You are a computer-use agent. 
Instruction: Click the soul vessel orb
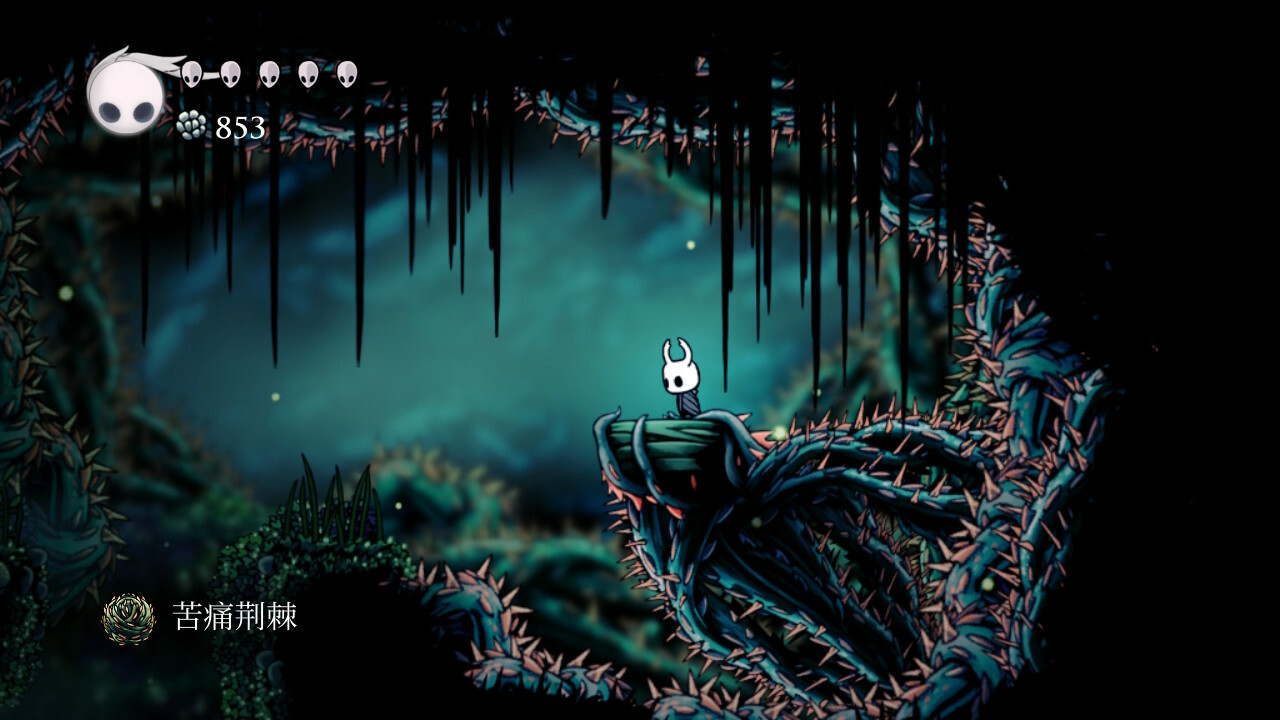(125, 94)
